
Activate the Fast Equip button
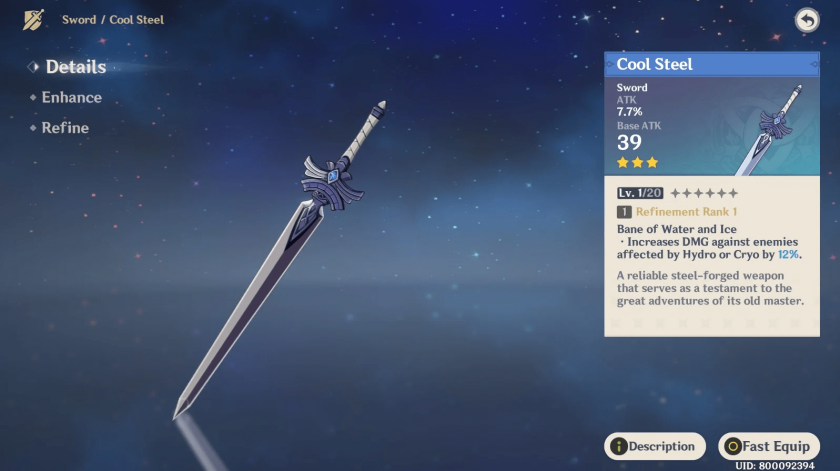[x=769, y=446]
